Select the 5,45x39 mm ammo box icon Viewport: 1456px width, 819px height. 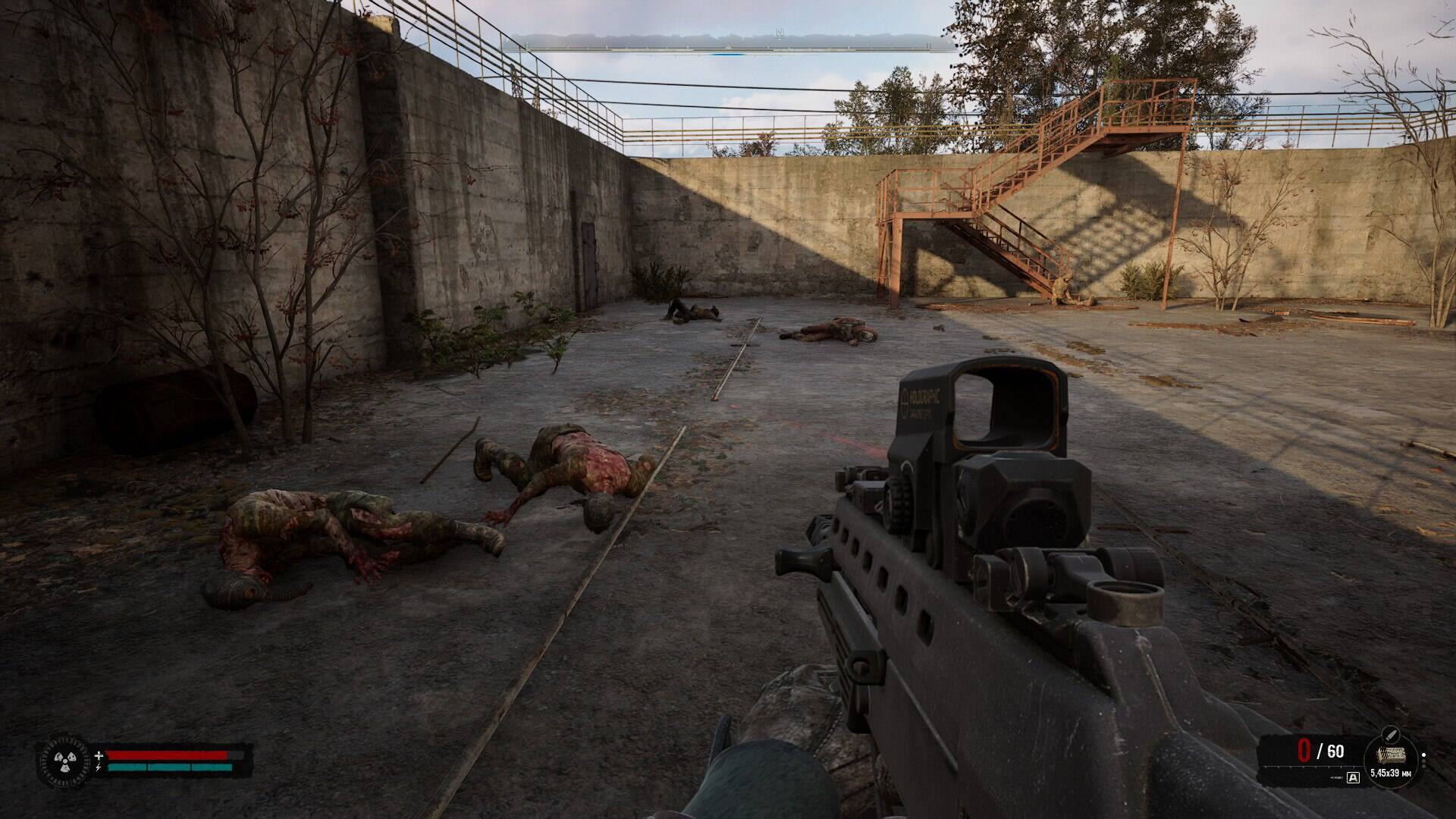(1391, 755)
